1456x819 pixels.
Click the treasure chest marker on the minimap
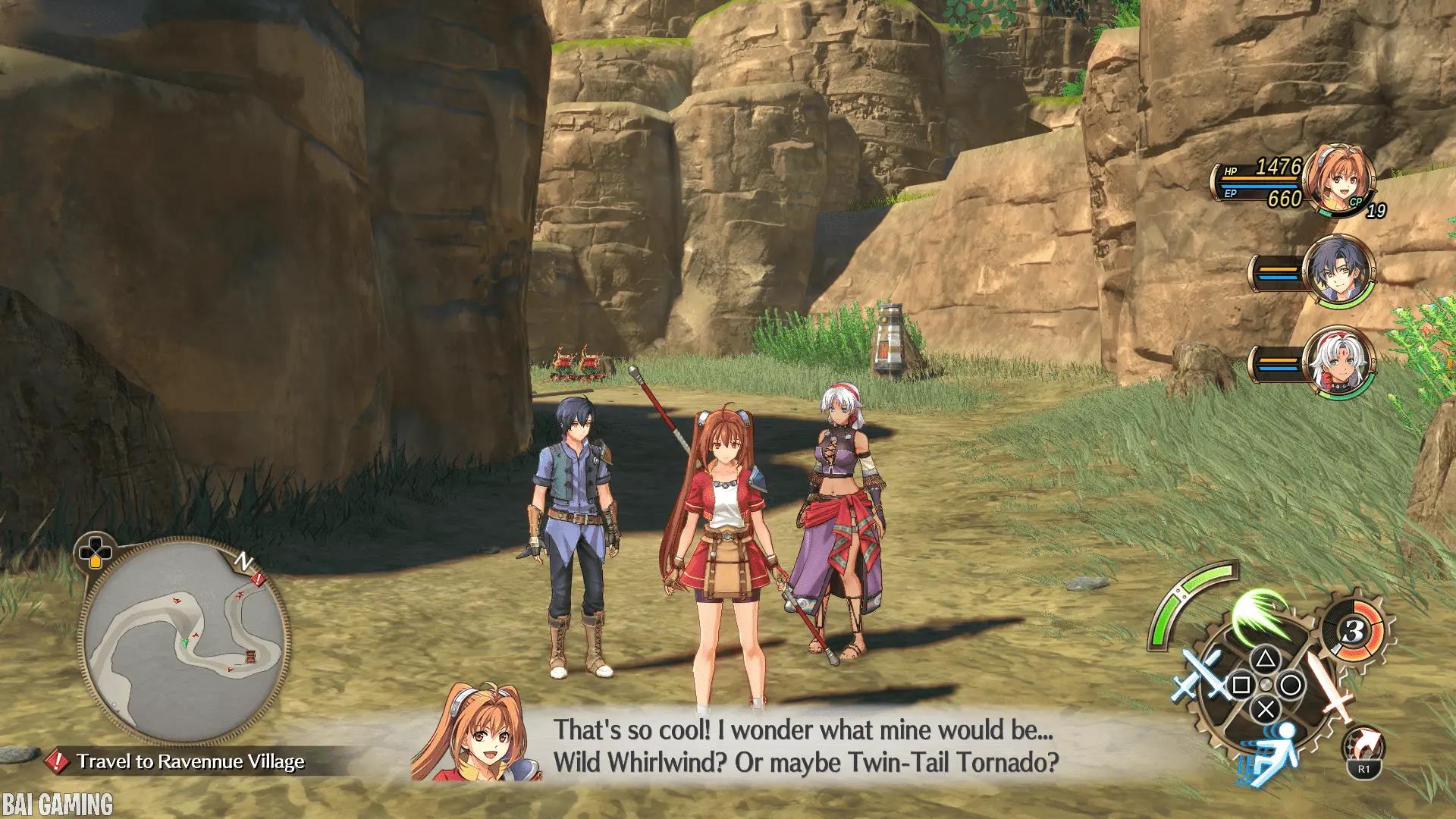(x=249, y=657)
